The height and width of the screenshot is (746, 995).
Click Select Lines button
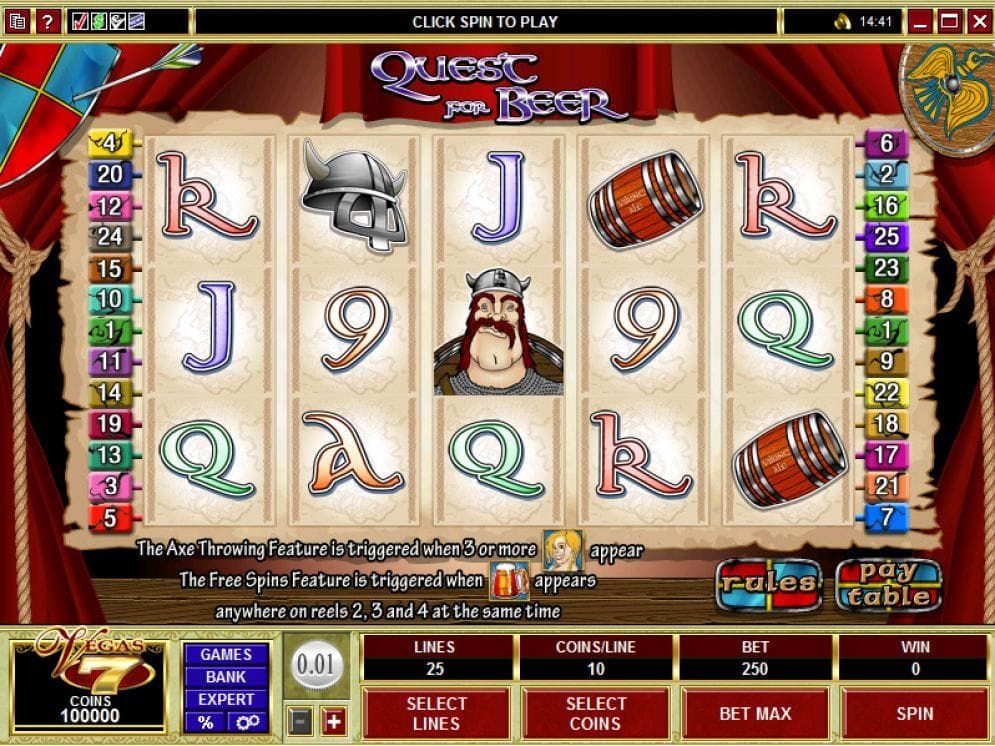coord(436,713)
